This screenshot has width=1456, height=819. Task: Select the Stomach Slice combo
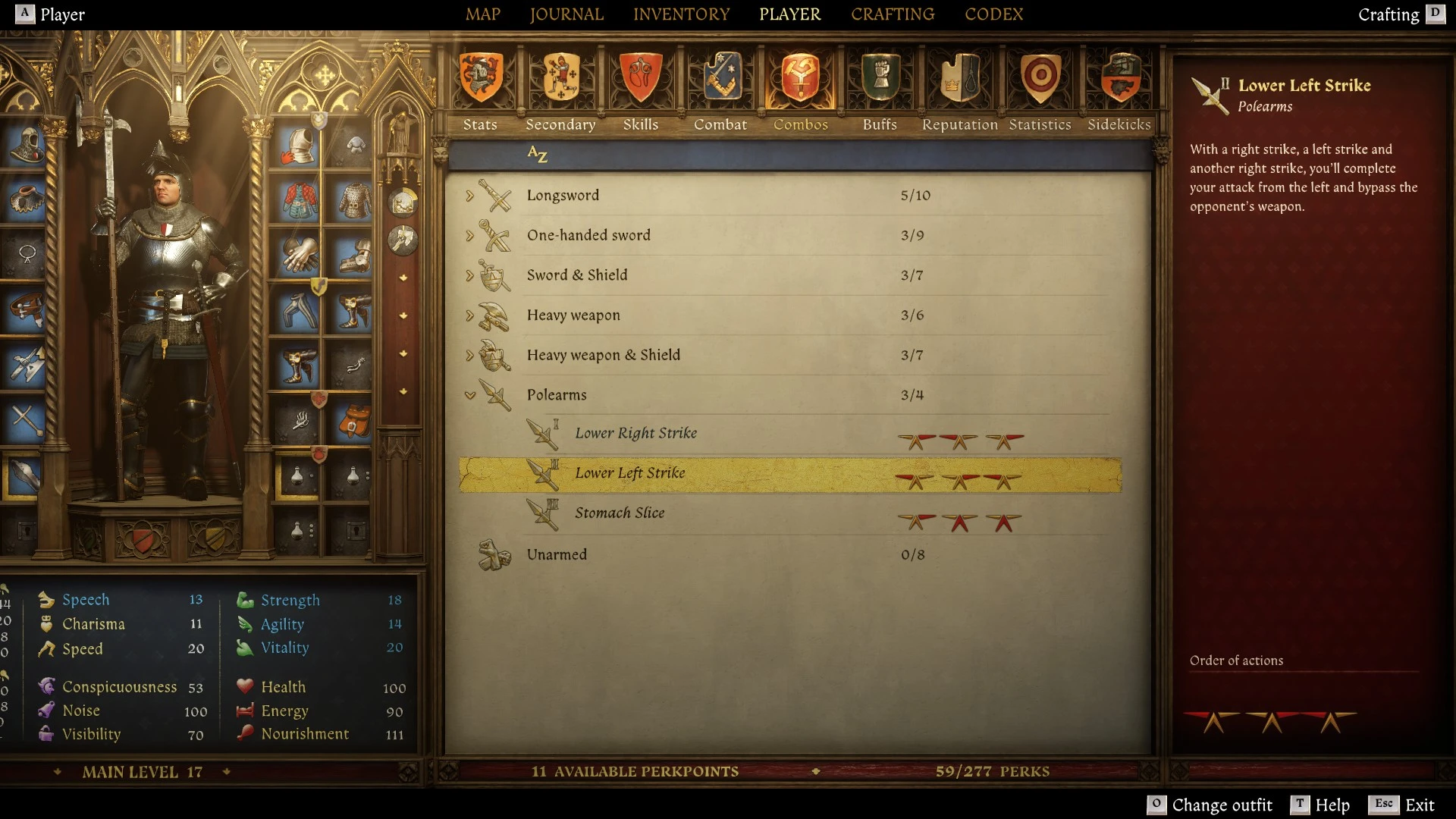(620, 513)
